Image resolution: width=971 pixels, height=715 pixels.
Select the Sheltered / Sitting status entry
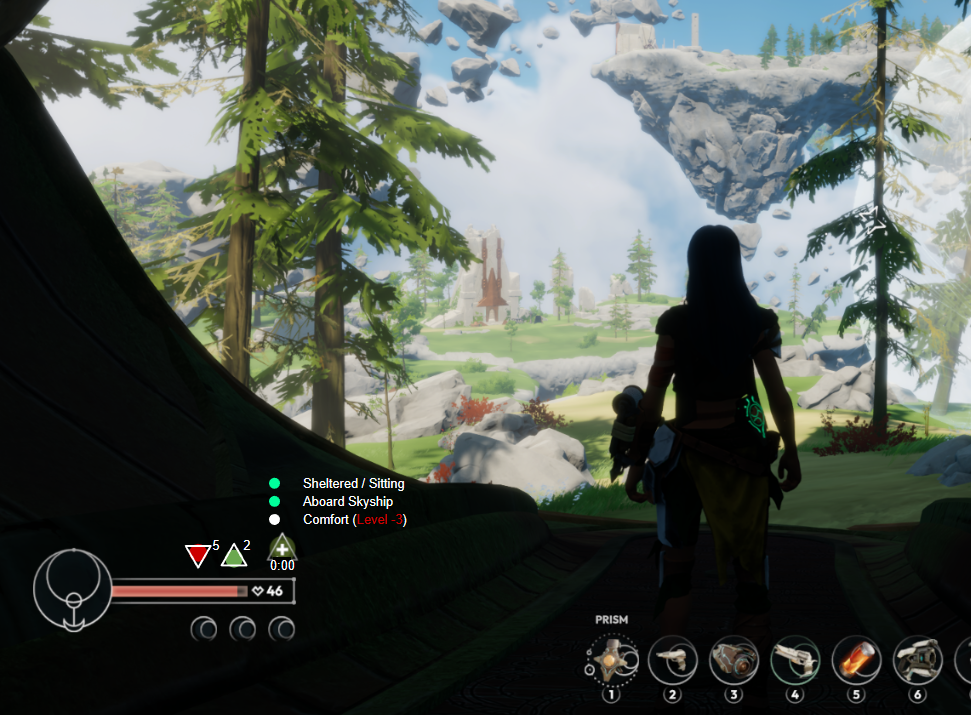(353, 484)
